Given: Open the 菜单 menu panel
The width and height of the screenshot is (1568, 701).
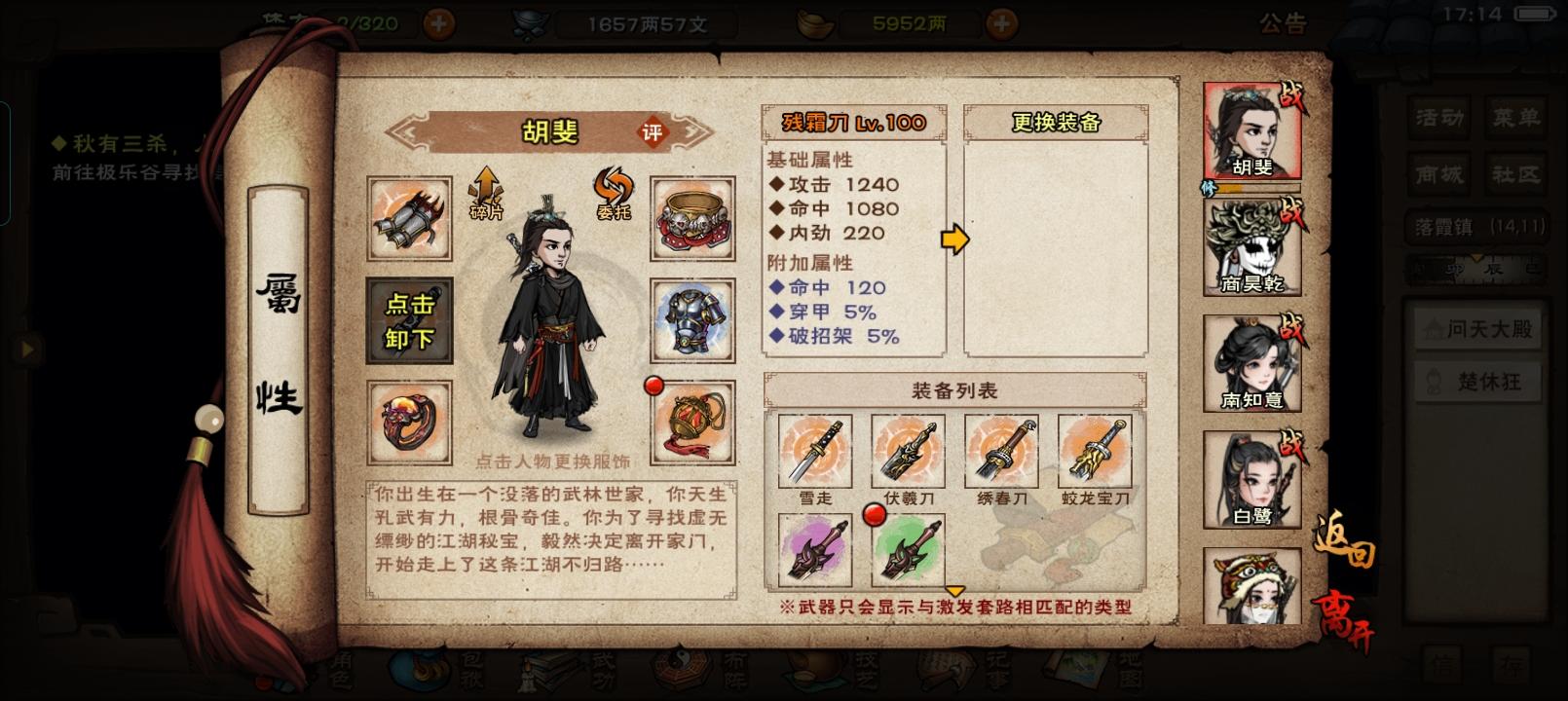Looking at the screenshot, I should tap(1515, 116).
